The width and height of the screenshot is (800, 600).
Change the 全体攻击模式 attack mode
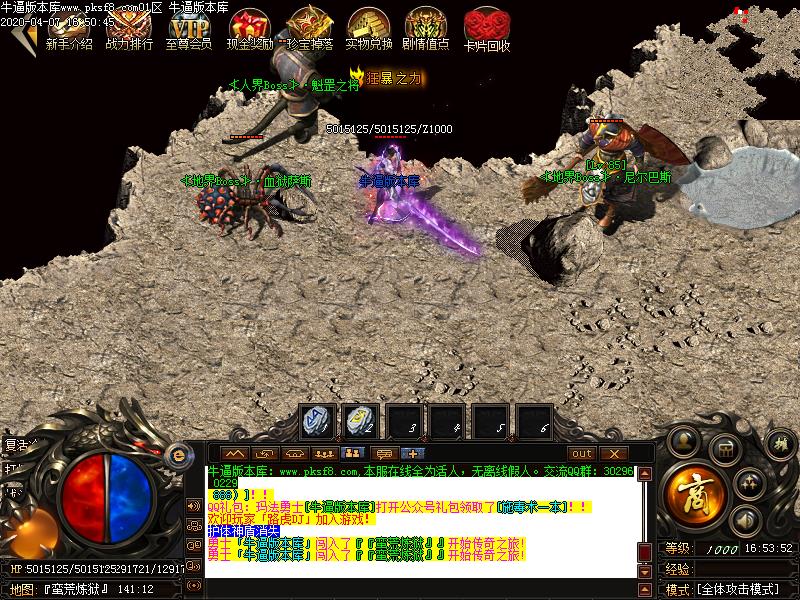740,589
